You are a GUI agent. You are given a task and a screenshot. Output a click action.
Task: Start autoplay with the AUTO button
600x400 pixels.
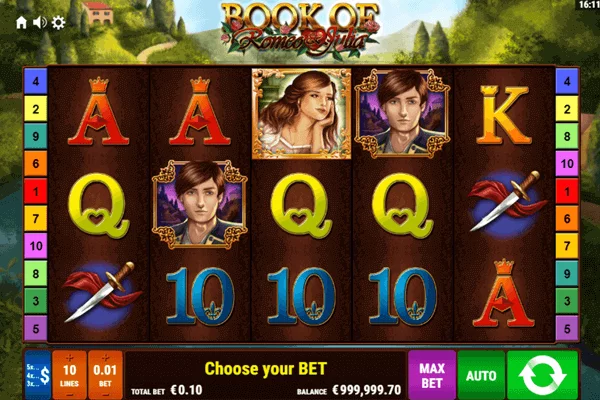point(480,376)
